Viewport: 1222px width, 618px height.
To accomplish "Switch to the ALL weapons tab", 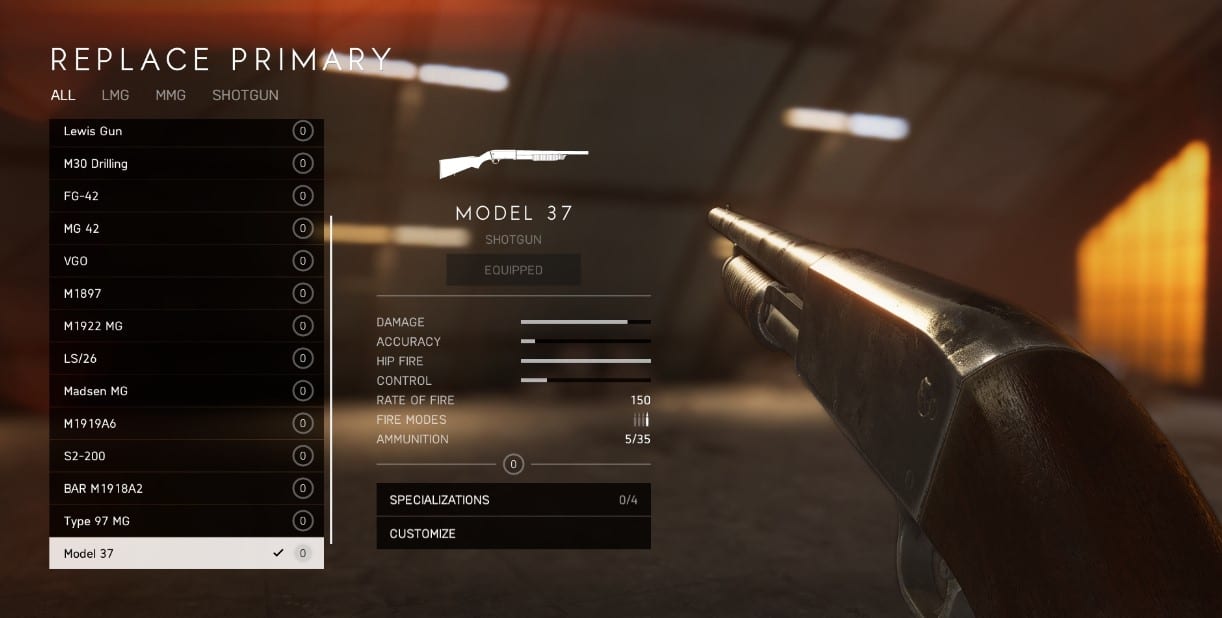I will pos(63,95).
